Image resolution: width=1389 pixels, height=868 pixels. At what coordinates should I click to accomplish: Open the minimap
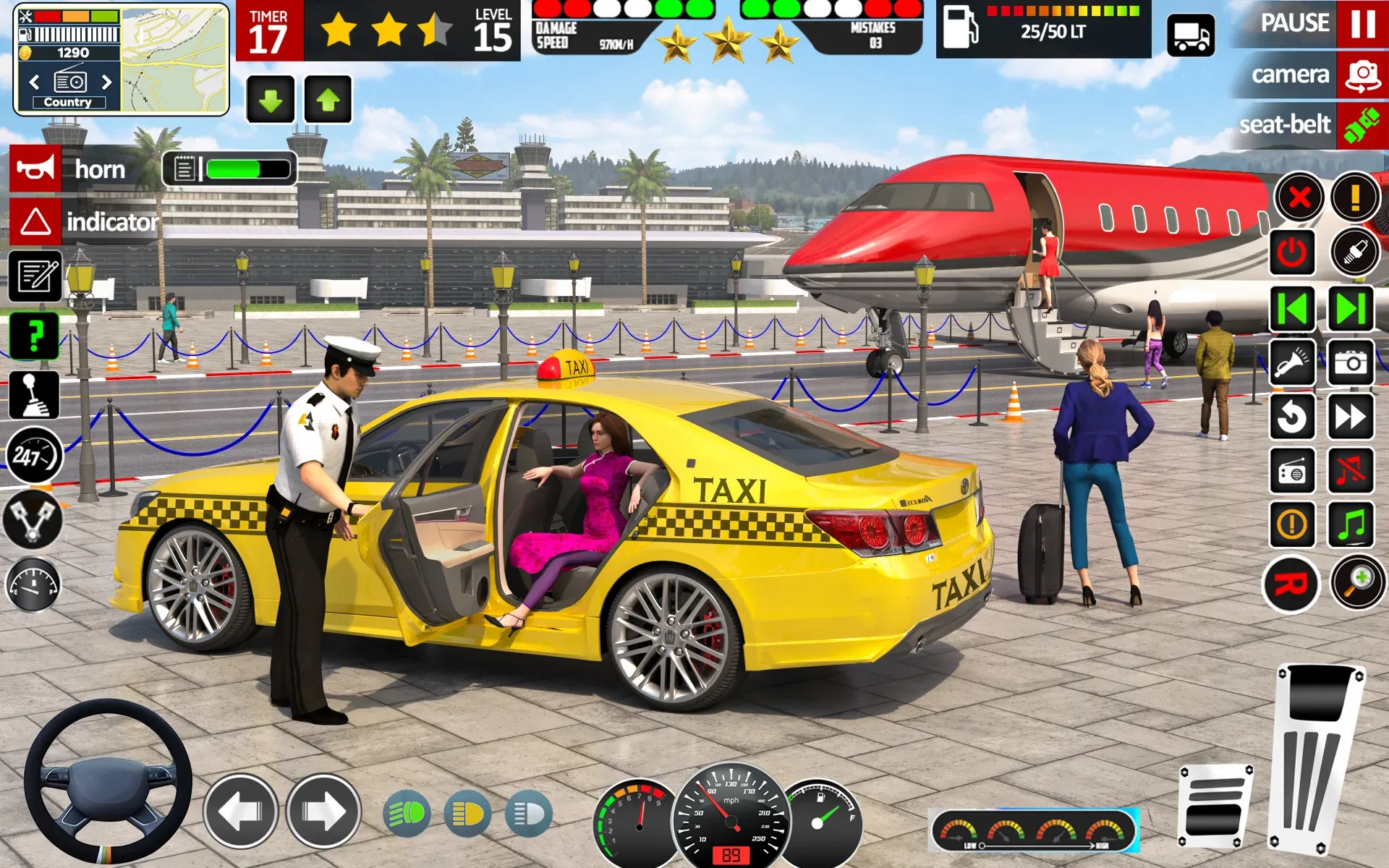174,59
